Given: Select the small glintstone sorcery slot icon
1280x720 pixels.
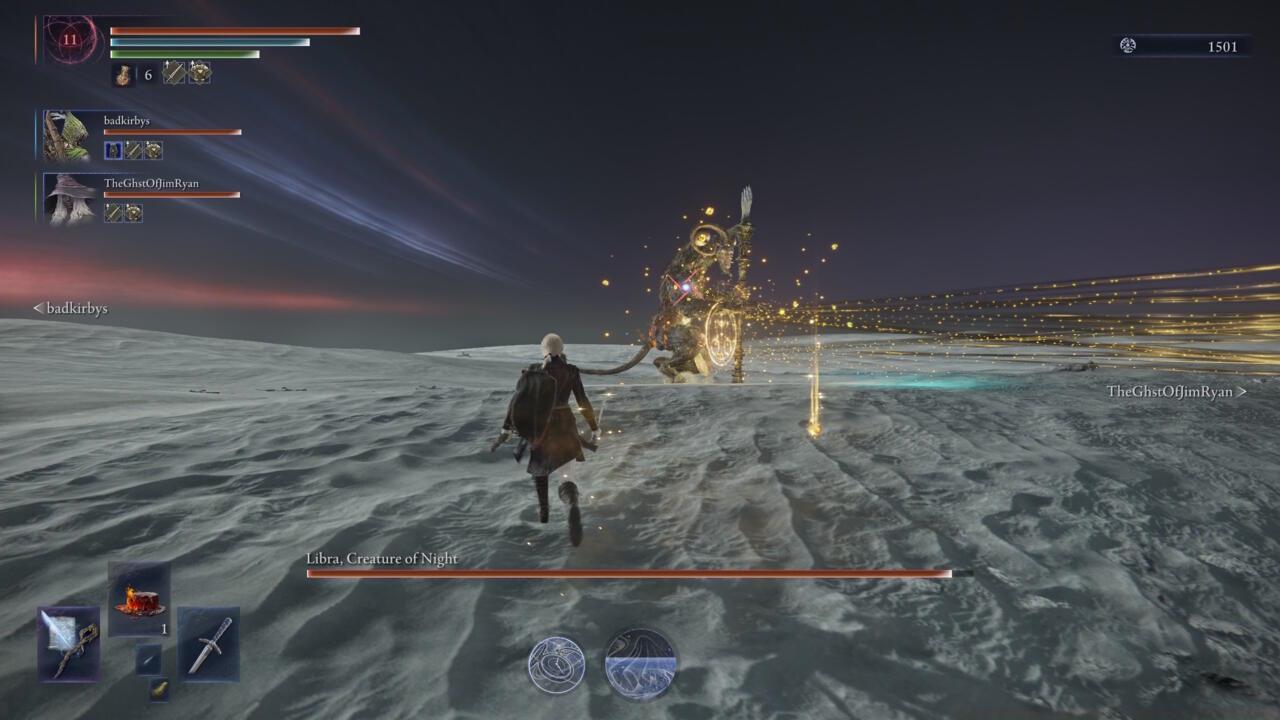Looking at the screenshot, I should [x=148, y=660].
